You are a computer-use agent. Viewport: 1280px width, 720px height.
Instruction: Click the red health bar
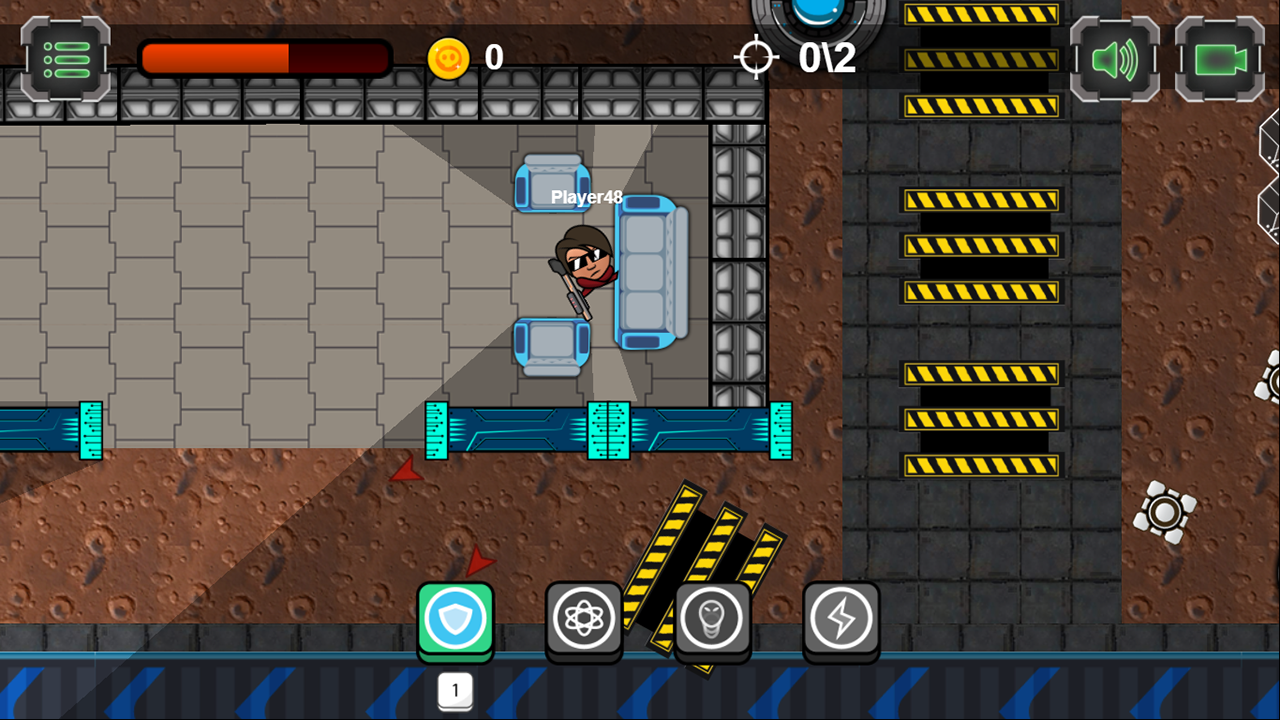click(265, 58)
